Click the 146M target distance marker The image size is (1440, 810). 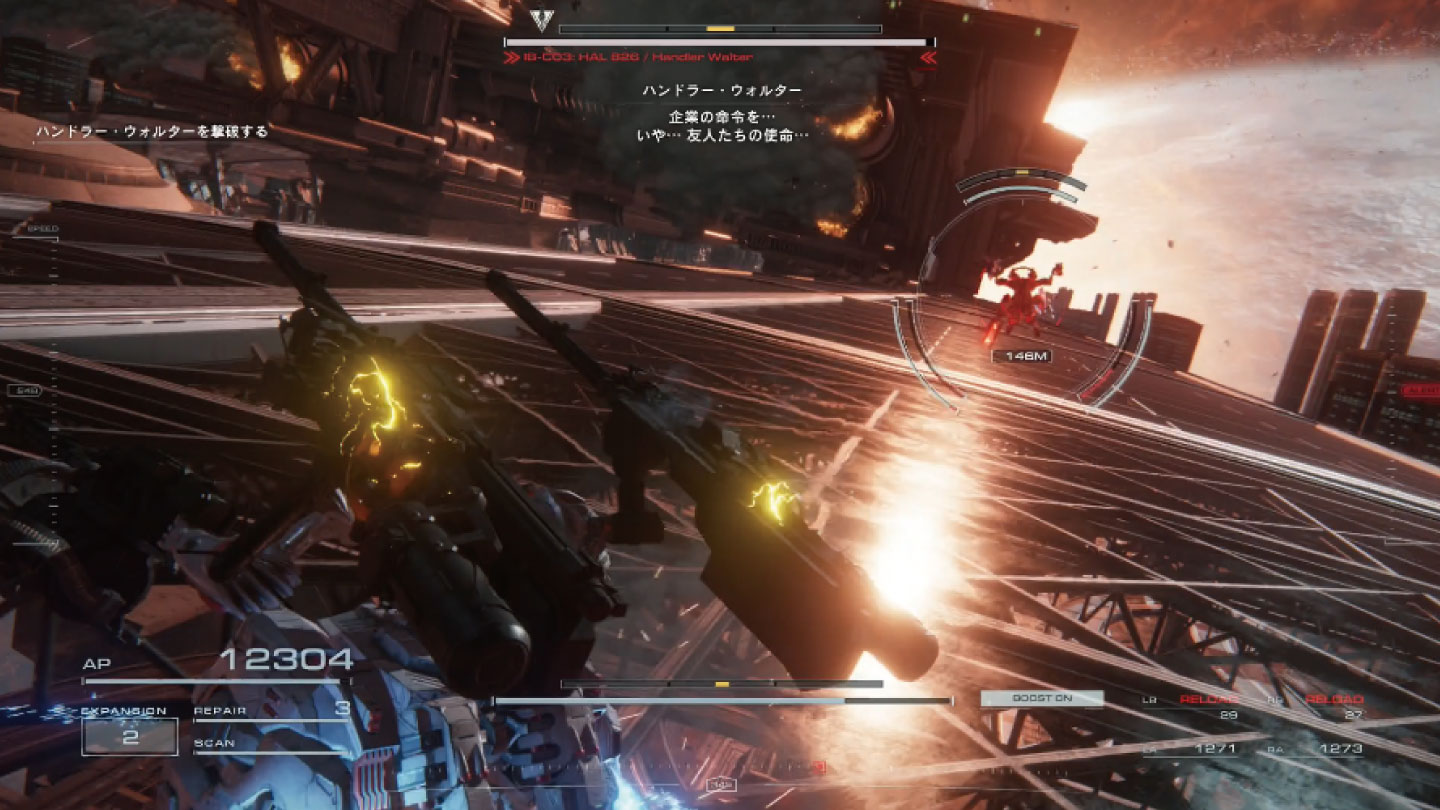(x=1021, y=356)
